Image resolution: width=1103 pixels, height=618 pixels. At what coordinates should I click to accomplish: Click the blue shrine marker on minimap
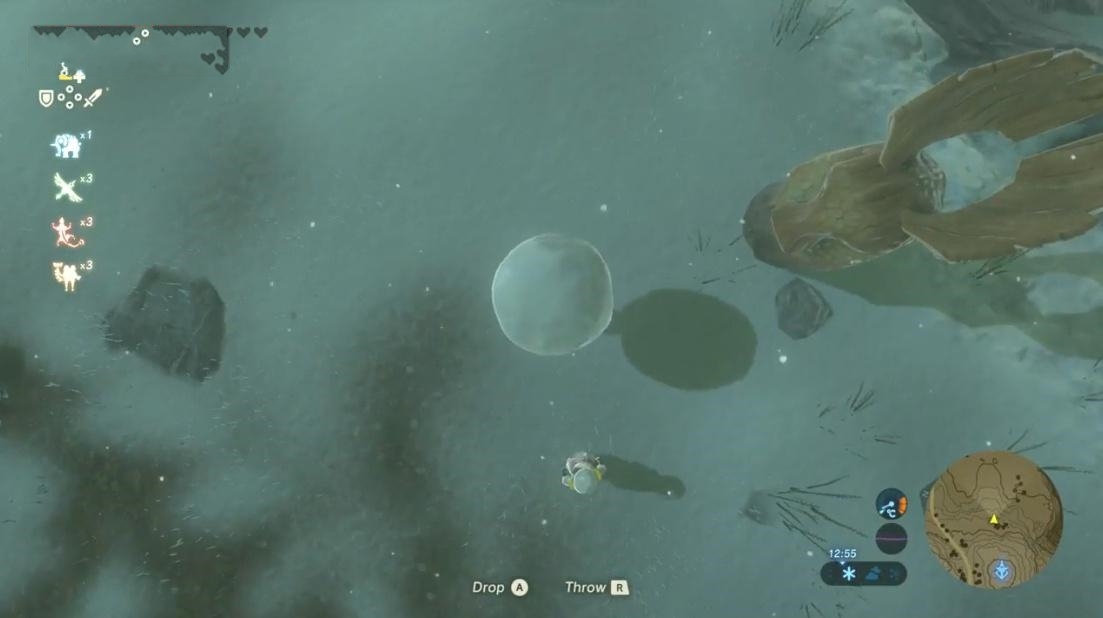pyautogui.click(x=1001, y=572)
